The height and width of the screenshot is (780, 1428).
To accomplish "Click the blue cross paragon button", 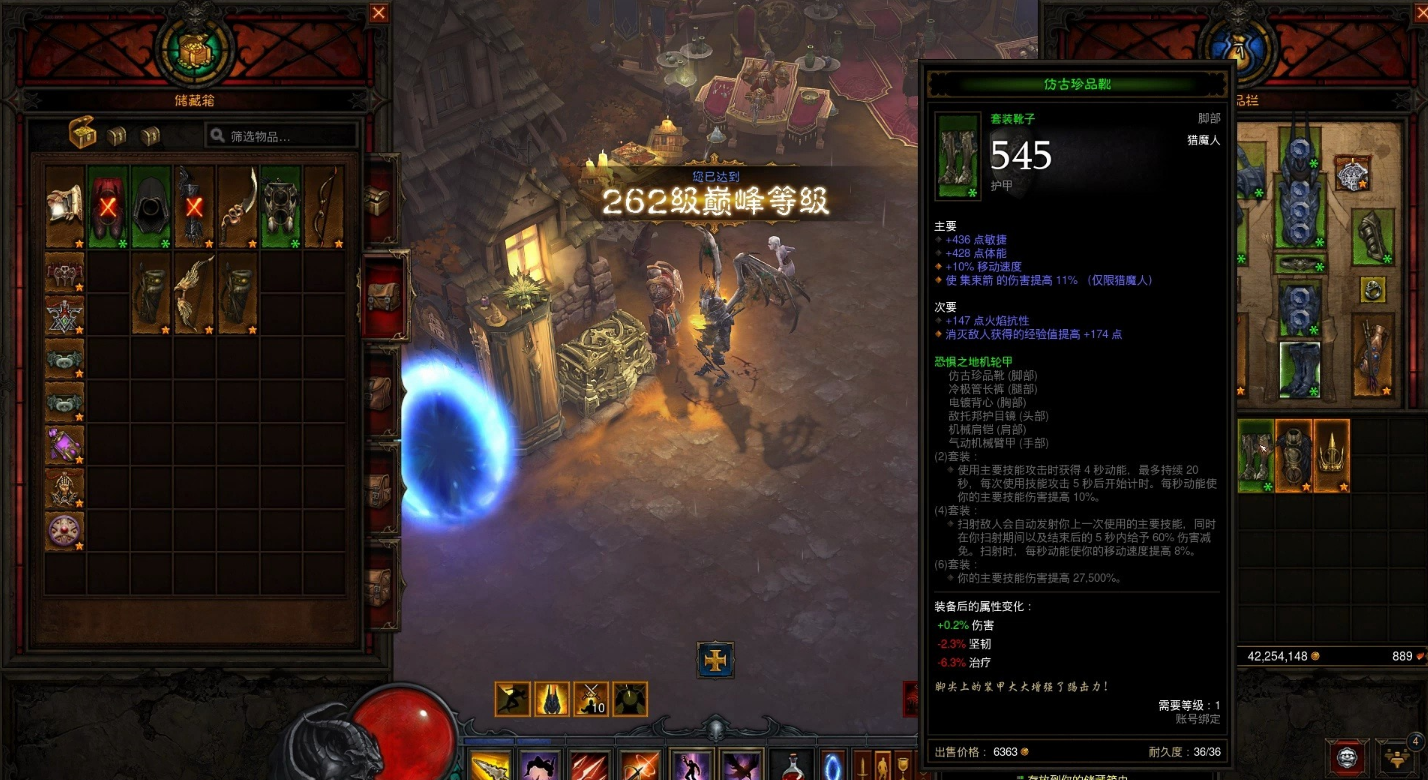I will point(715,660).
